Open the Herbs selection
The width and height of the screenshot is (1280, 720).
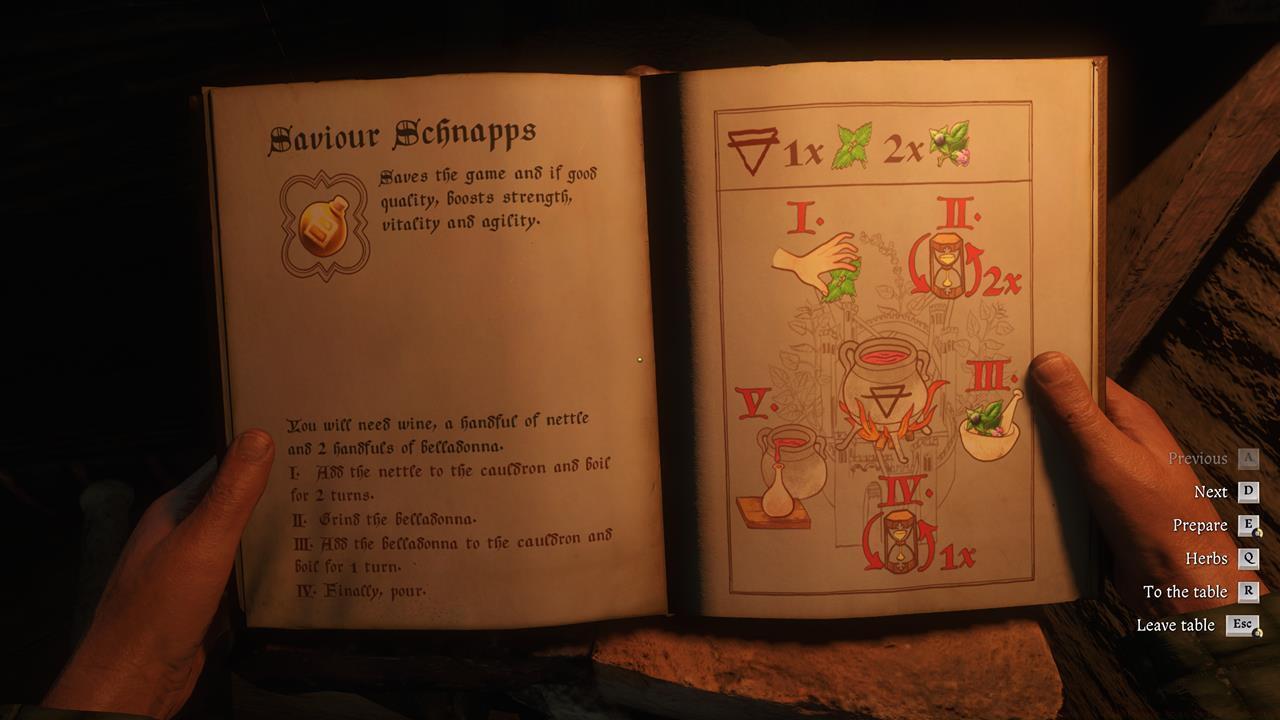pos(1208,558)
